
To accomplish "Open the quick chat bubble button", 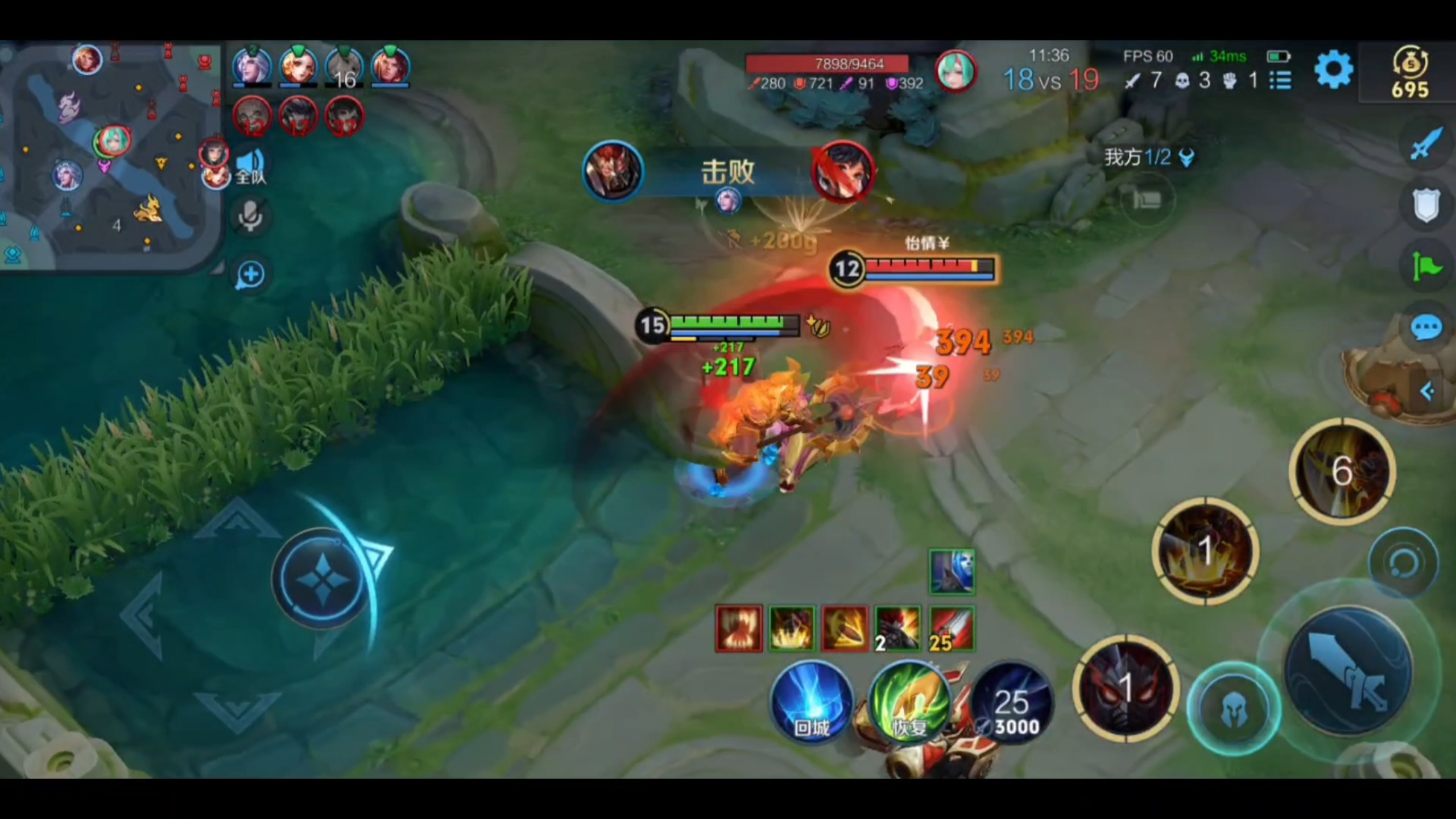I will pyautogui.click(x=1426, y=328).
